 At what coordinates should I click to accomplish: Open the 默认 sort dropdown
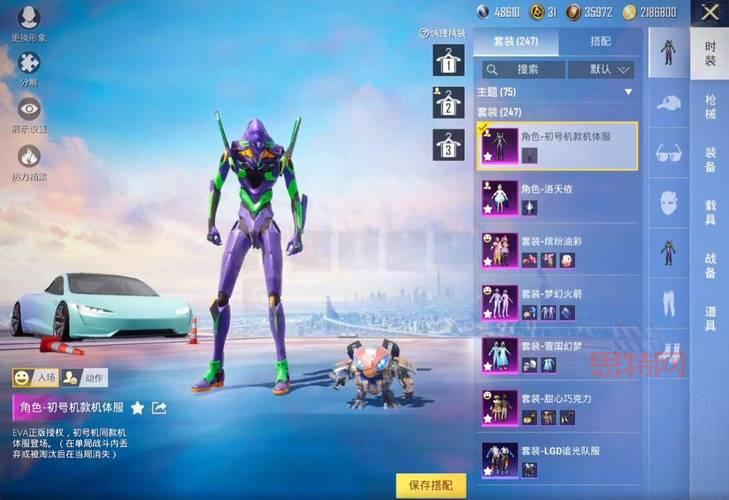pyautogui.click(x=601, y=70)
